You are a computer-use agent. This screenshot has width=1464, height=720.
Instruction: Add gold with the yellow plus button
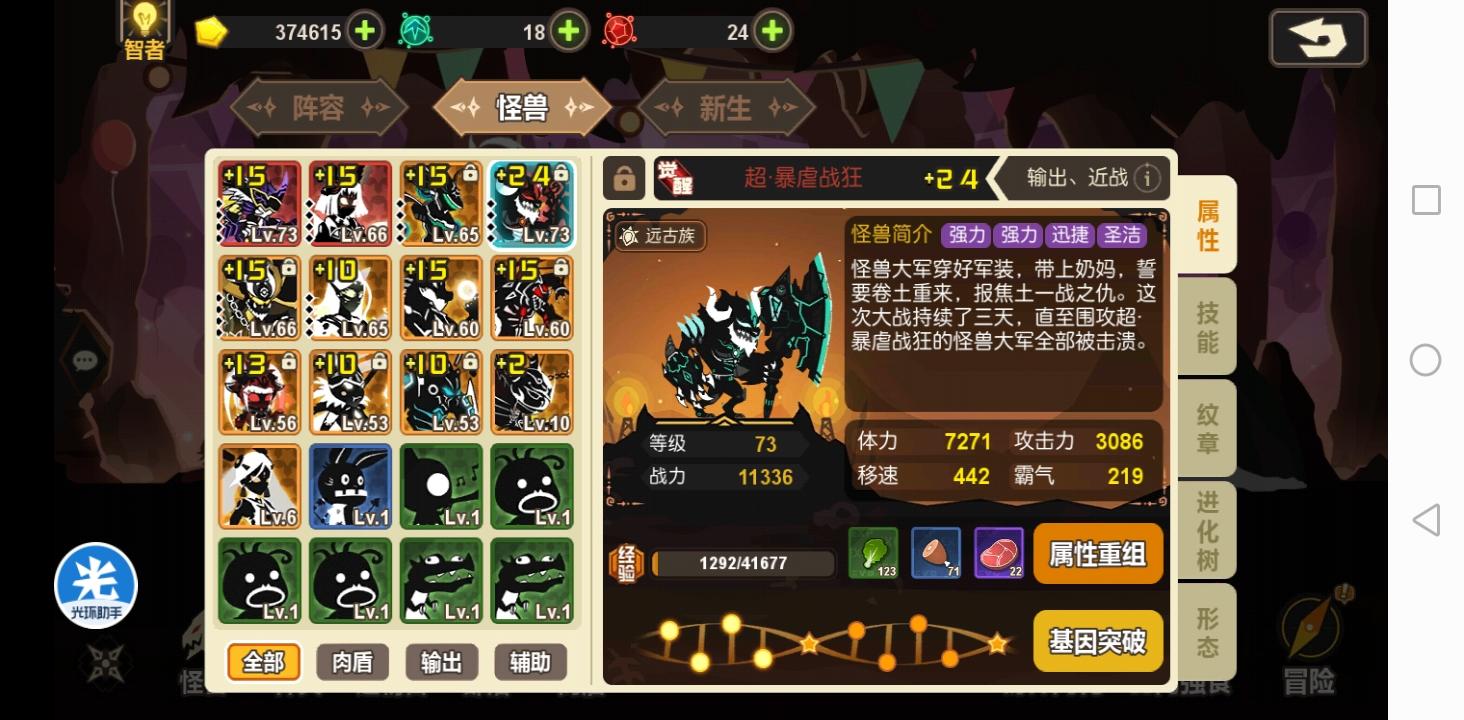(x=364, y=31)
